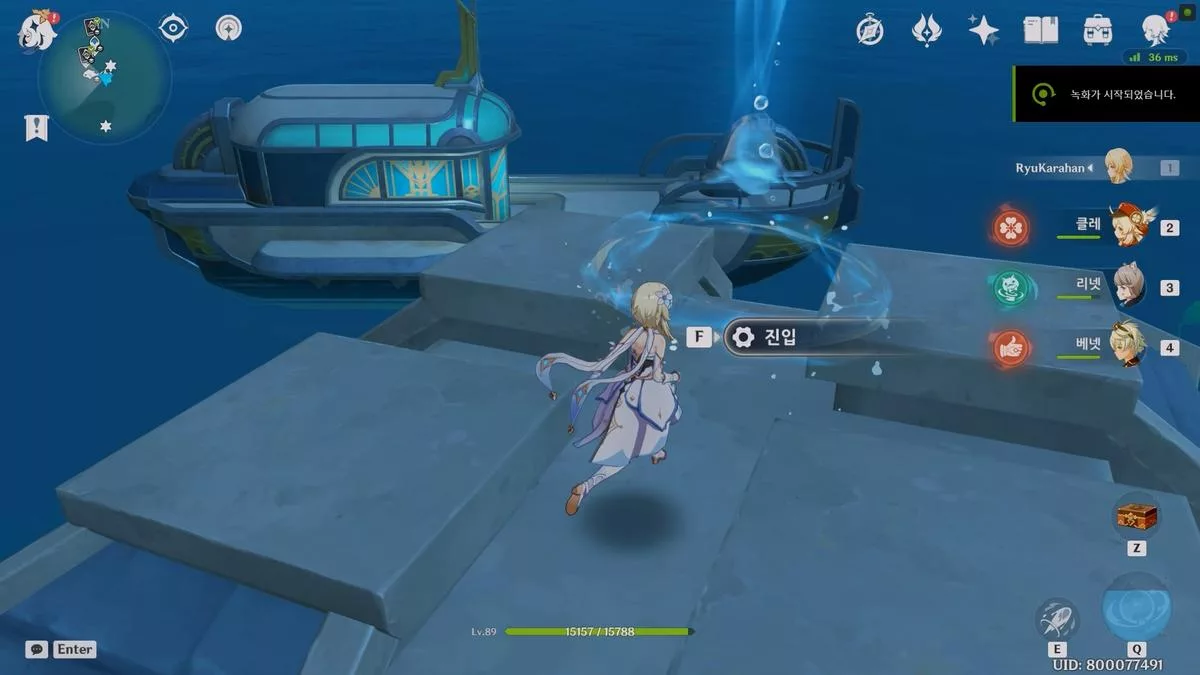Trigger the Elemental Burst orb

(1136, 607)
